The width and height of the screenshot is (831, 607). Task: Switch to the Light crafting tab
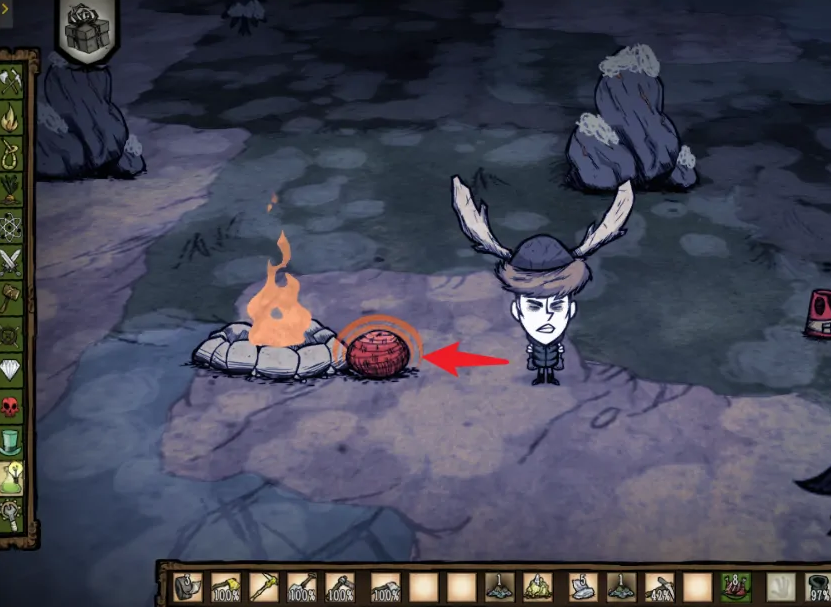12,118
